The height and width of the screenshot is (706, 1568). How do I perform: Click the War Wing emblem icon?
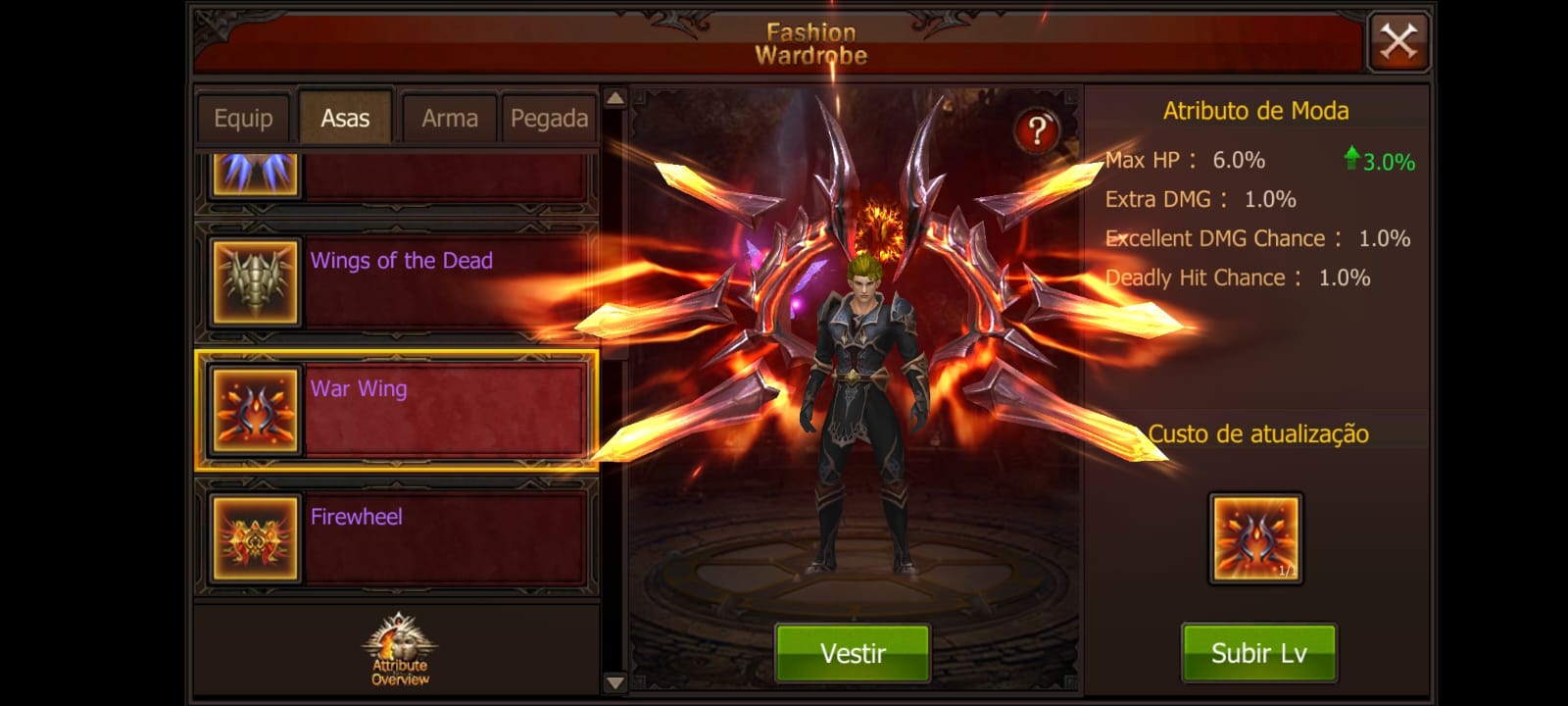coord(254,410)
